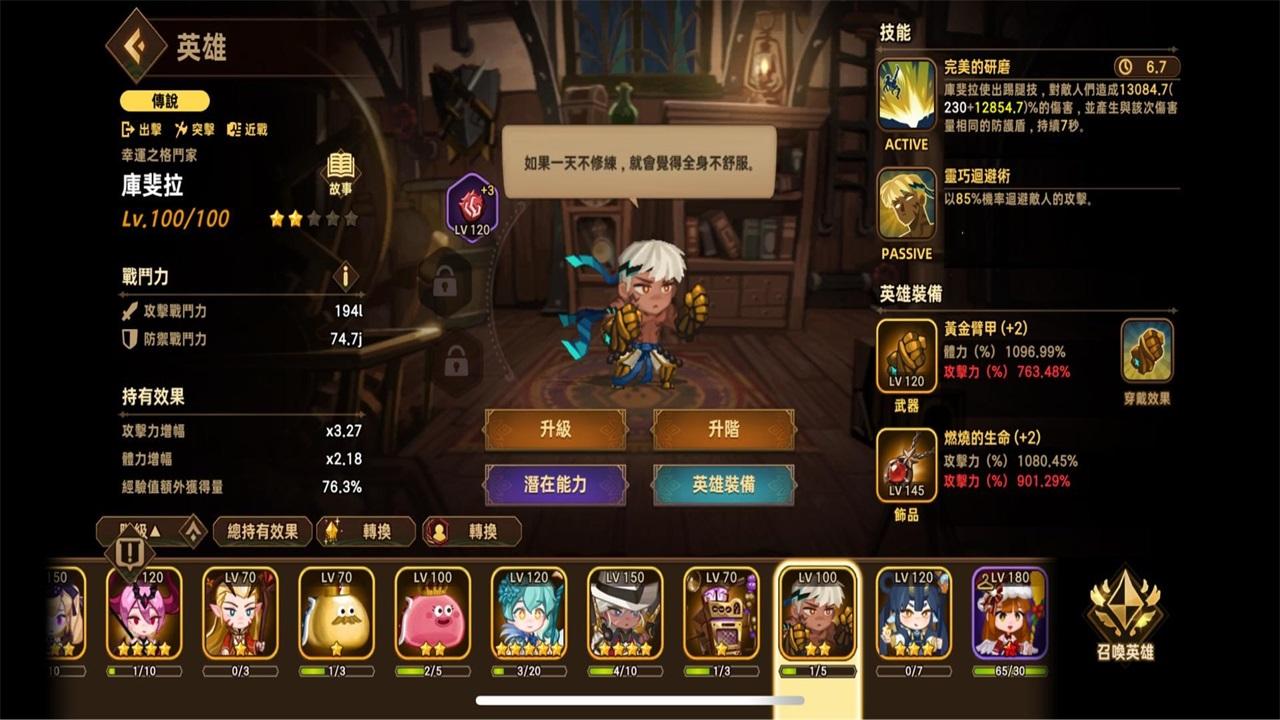Viewport: 1280px width, 720px height.
Task: View the 穿戴效果 equipment effect icon
Action: click(x=1146, y=350)
